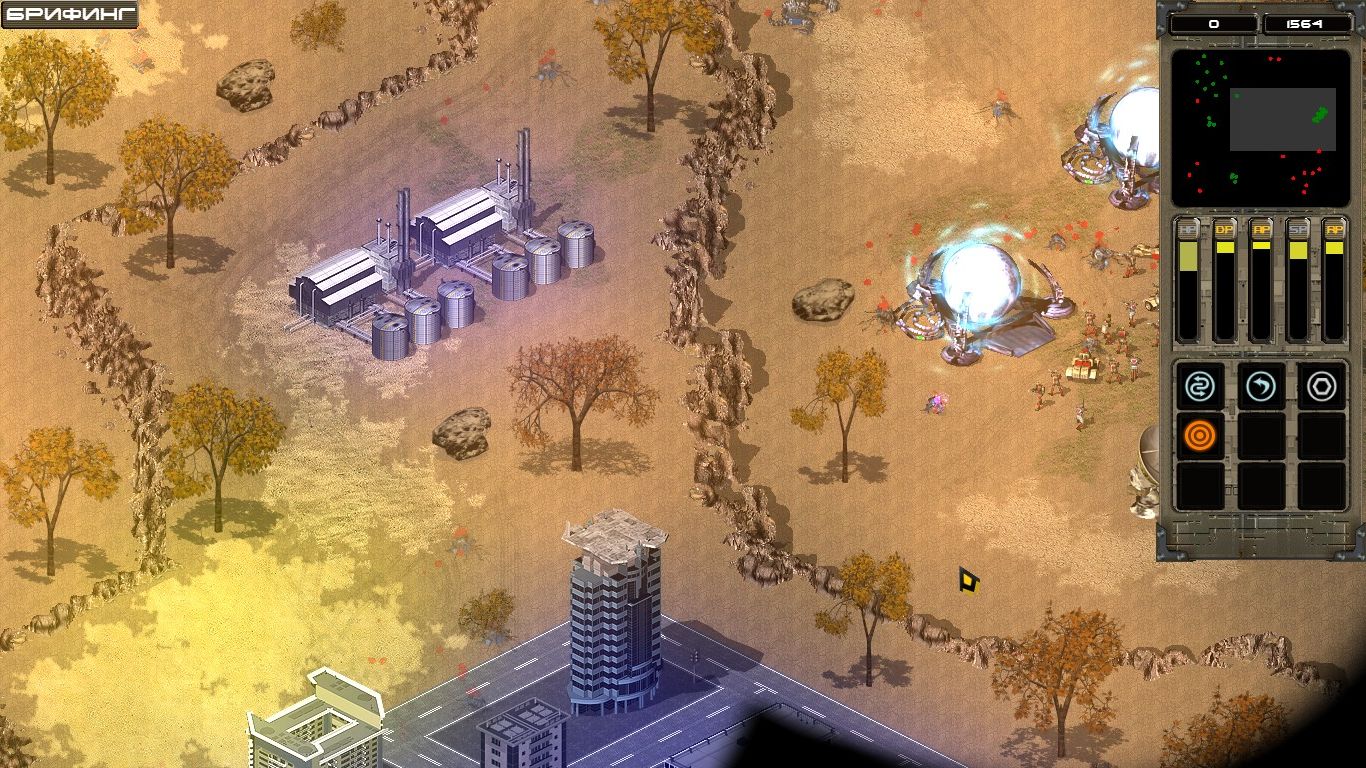The image size is (1366, 768).
Task: Toggle the RP stat display
Action: (1334, 229)
